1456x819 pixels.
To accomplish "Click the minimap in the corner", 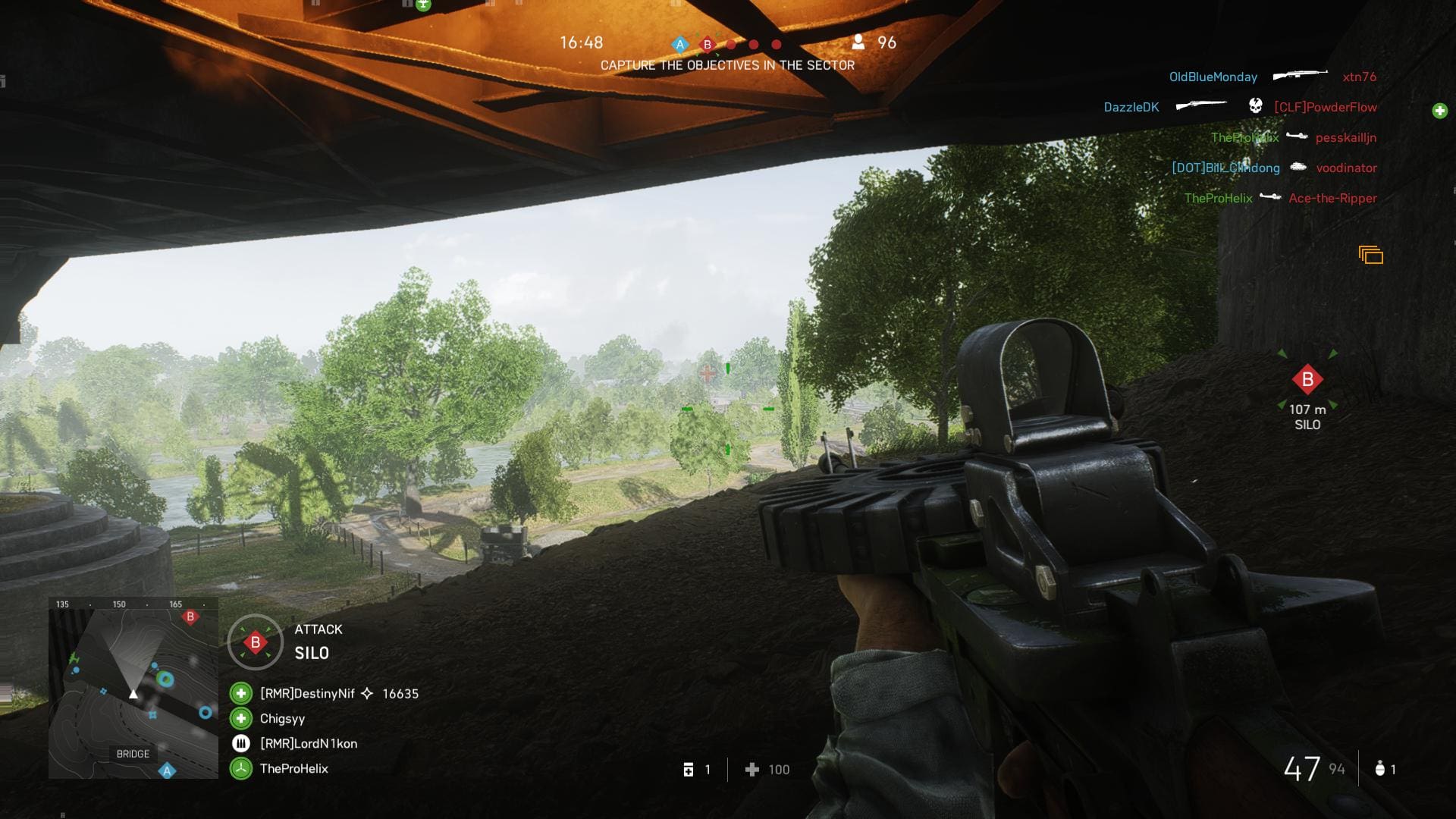I will [133, 688].
